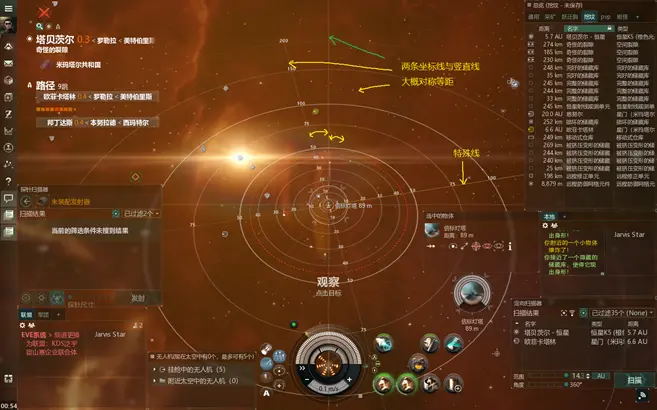The width and height of the screenshot is (657, 410).
Task: Open the mail envelope icon in sidebar
Action: 8,64
